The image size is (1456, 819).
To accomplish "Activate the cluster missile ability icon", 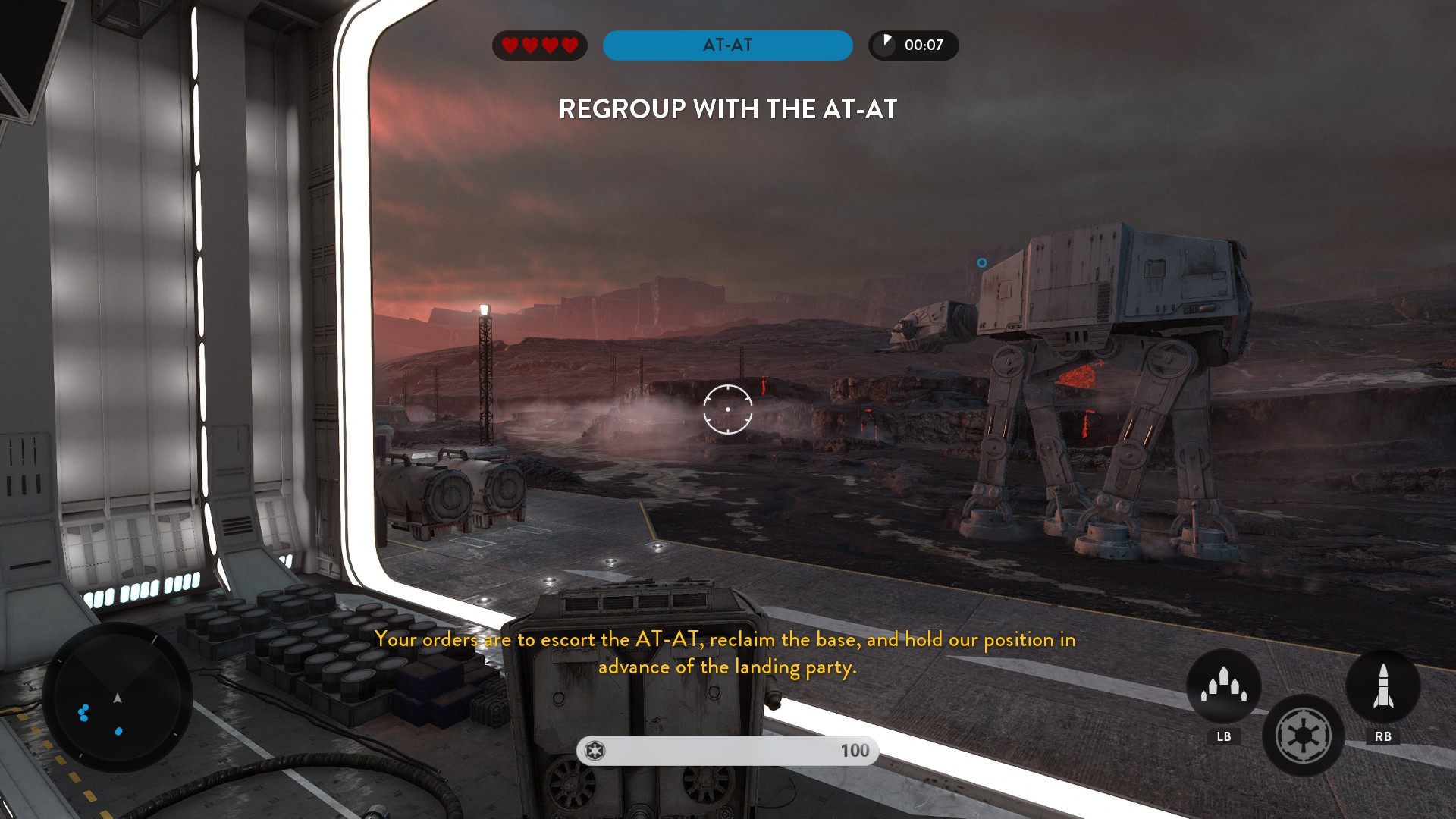I will tap(1223, 685).
